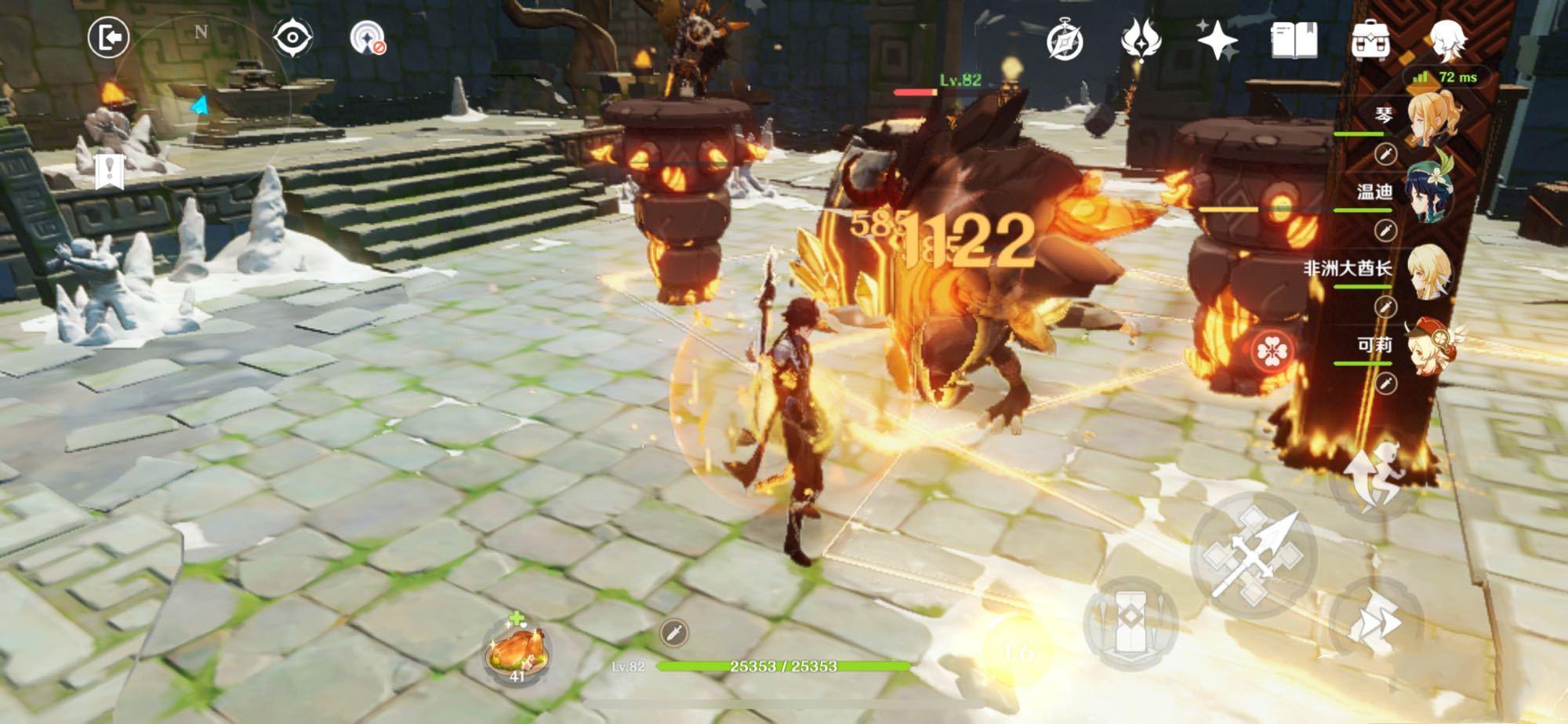Open the compass events icon
Screen dimensions: 1568x724
[x=1065, y=41]
